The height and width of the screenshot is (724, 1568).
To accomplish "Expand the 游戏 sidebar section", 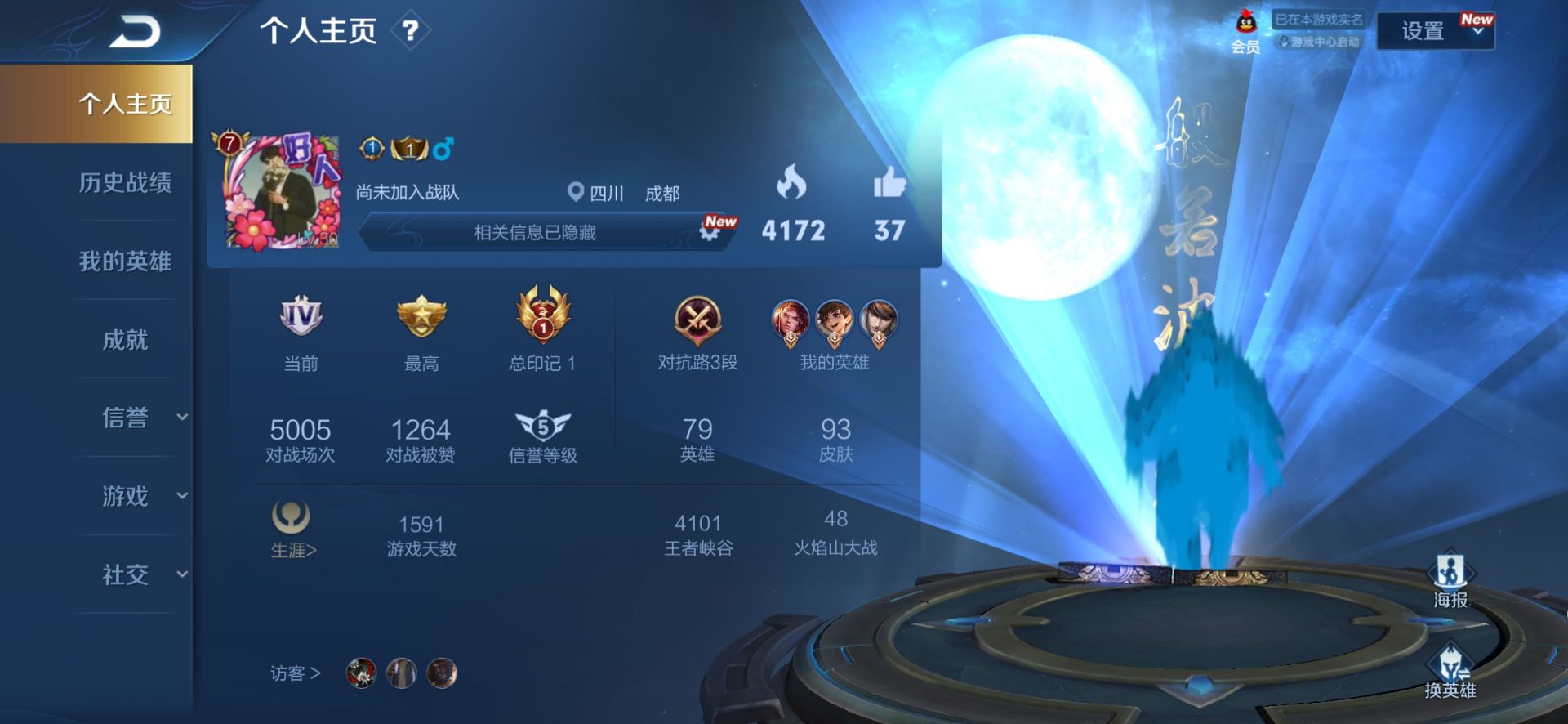I will click(x=127, y=497).
